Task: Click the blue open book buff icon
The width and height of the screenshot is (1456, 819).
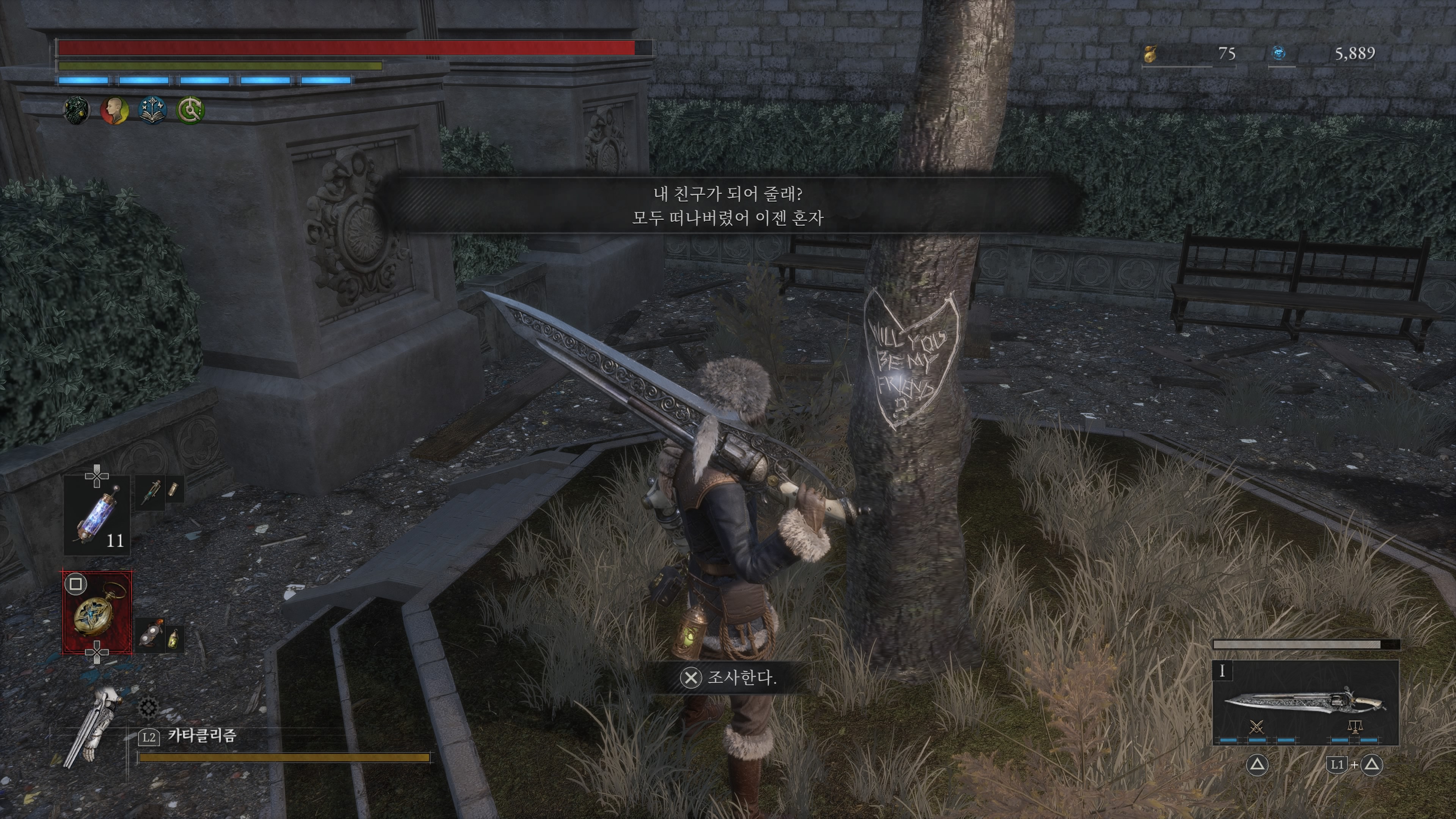Action: pyautogui.click(x=152, y=110)
